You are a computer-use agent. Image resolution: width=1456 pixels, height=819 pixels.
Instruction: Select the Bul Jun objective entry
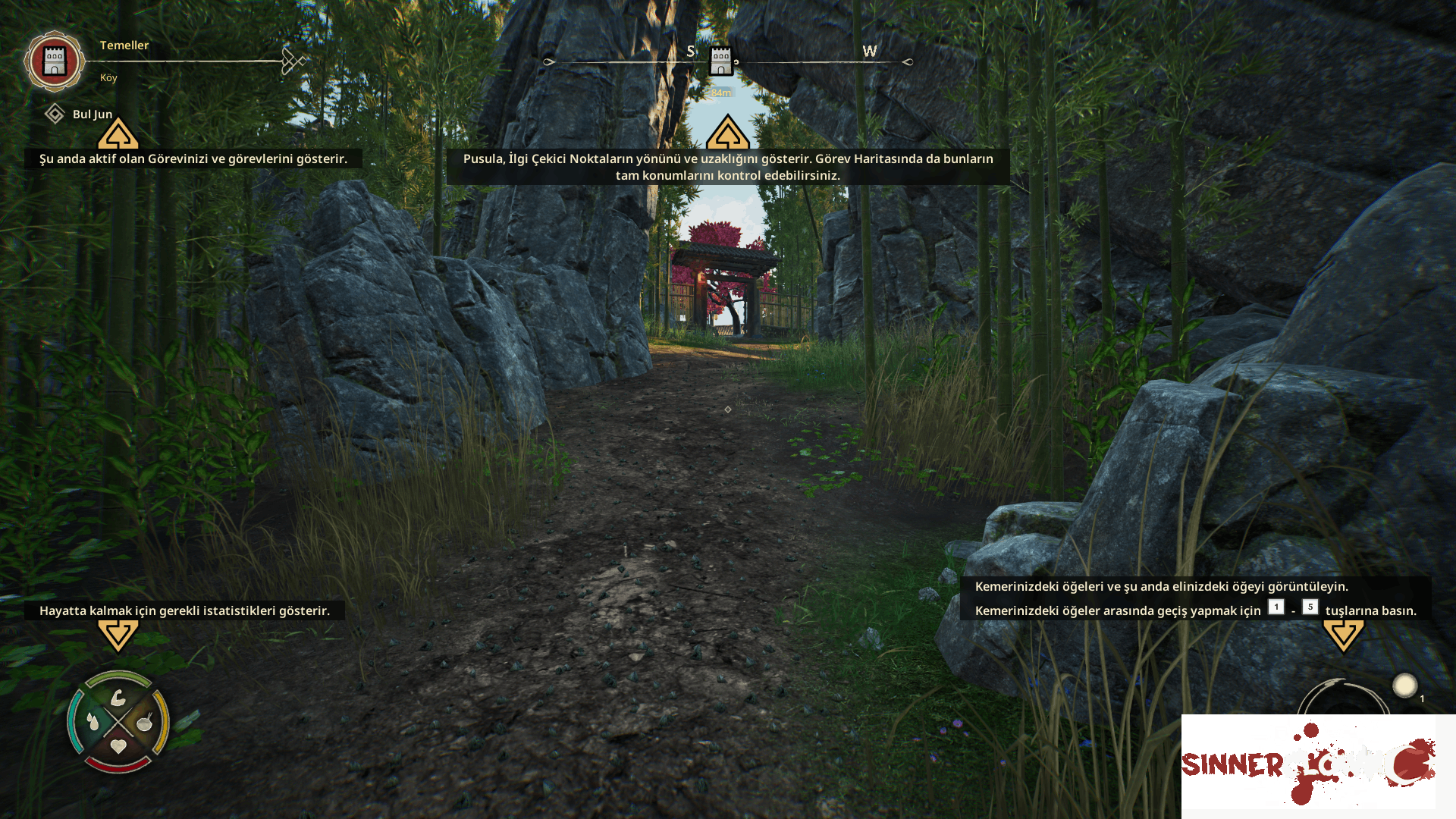pos(92,115)
